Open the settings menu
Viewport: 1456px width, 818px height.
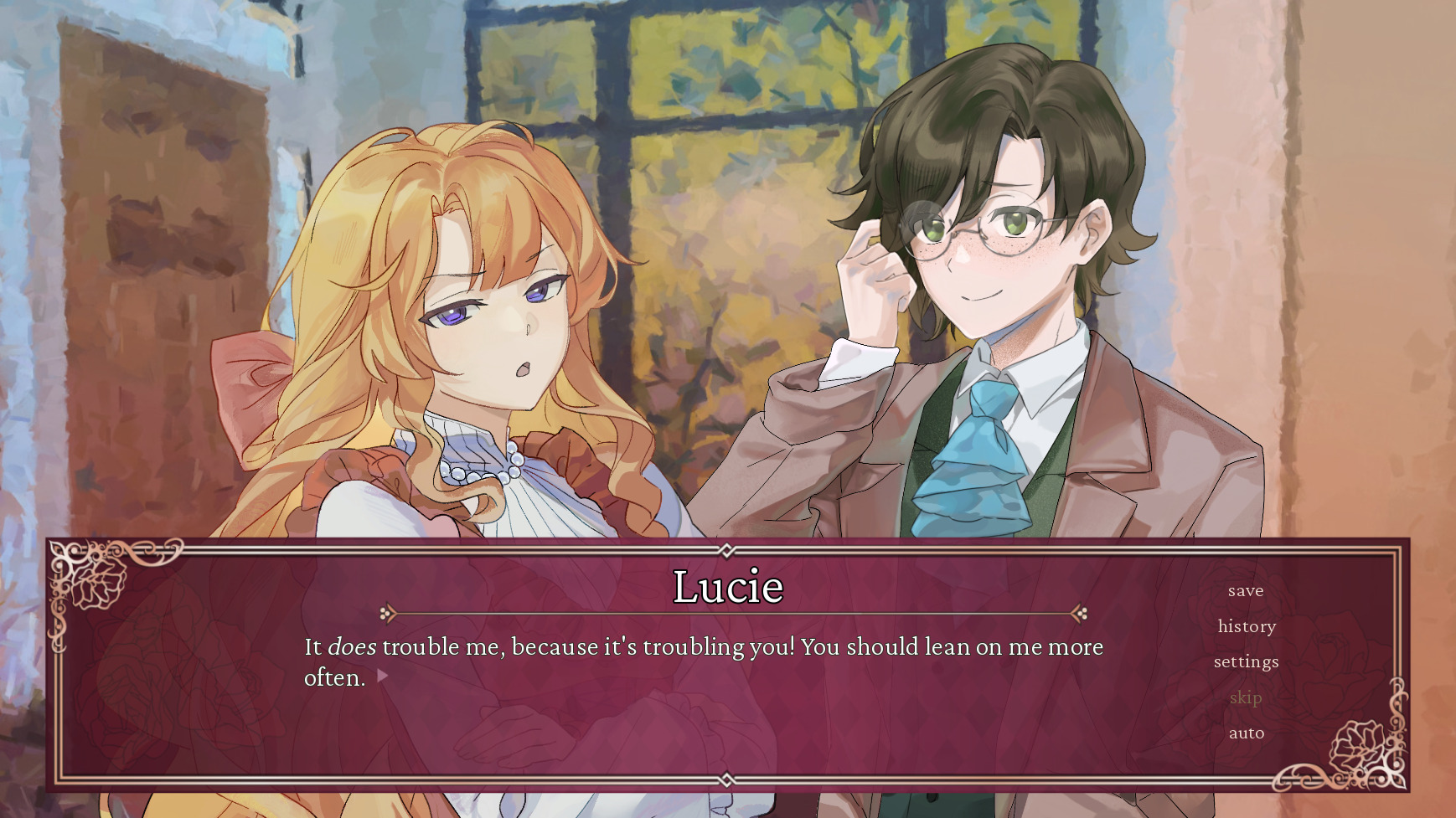coord(1246,661)
